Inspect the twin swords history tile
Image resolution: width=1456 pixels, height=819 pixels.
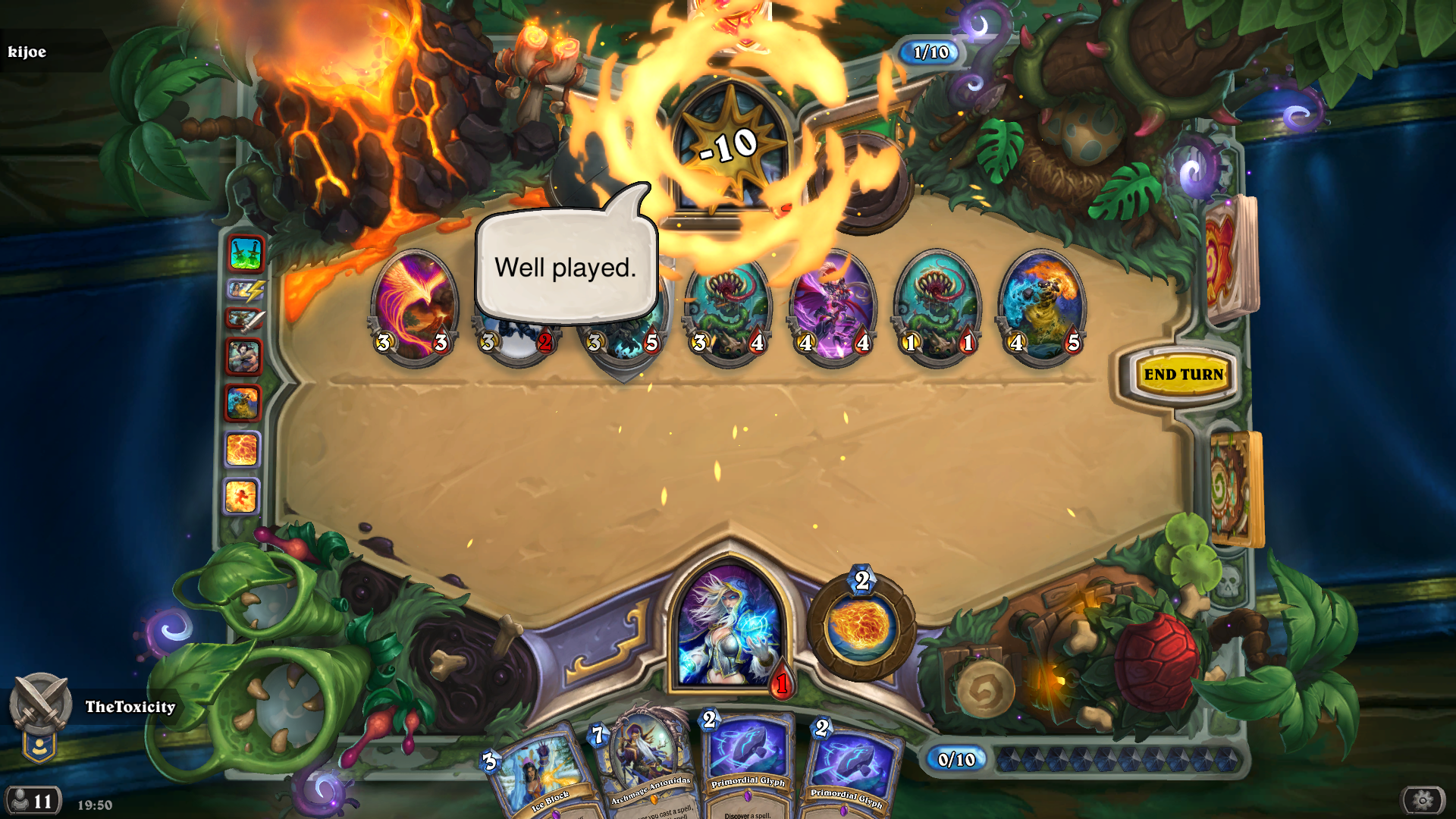click(x=245, y=254)
